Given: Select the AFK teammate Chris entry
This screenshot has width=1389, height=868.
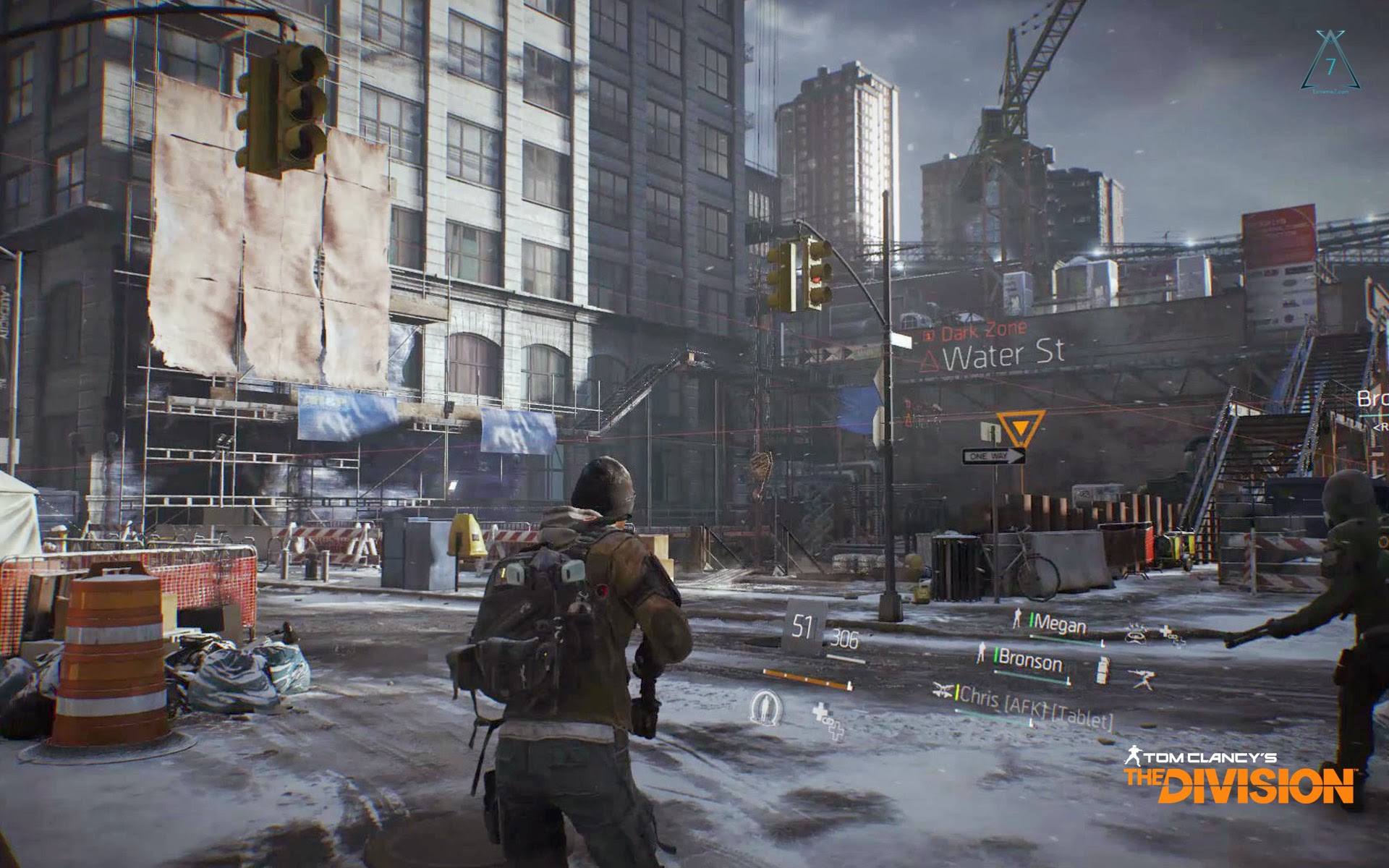Looking at the screenshot, I should coord(1035,706).
